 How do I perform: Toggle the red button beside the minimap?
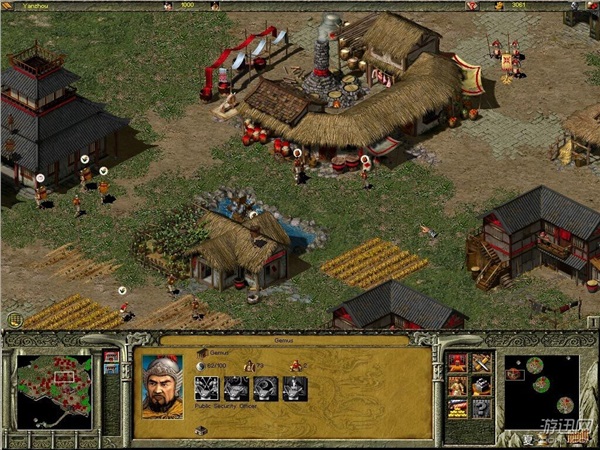tap(110, 356)
